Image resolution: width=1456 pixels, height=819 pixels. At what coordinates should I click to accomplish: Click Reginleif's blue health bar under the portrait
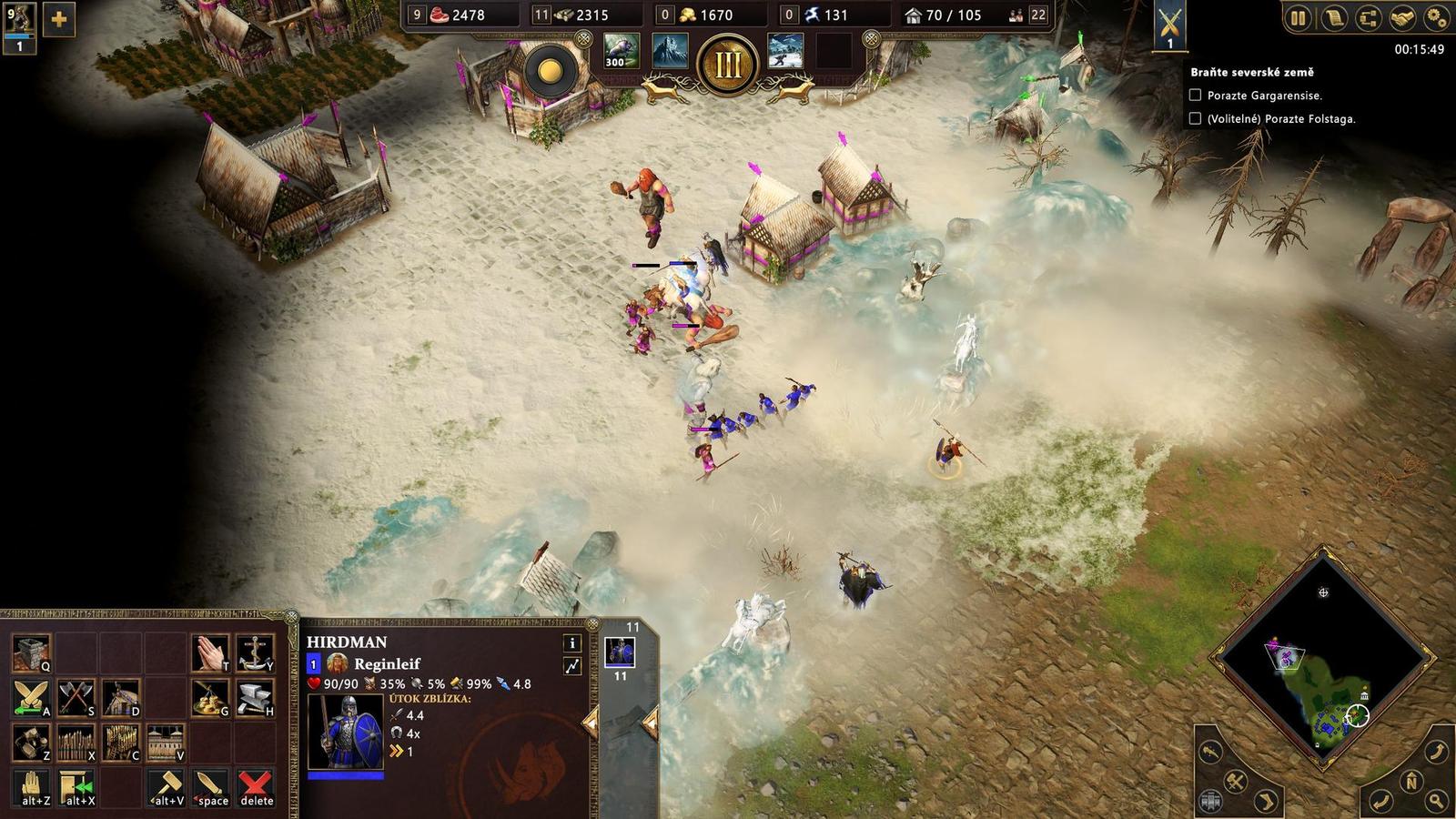[x=345, y=776]
